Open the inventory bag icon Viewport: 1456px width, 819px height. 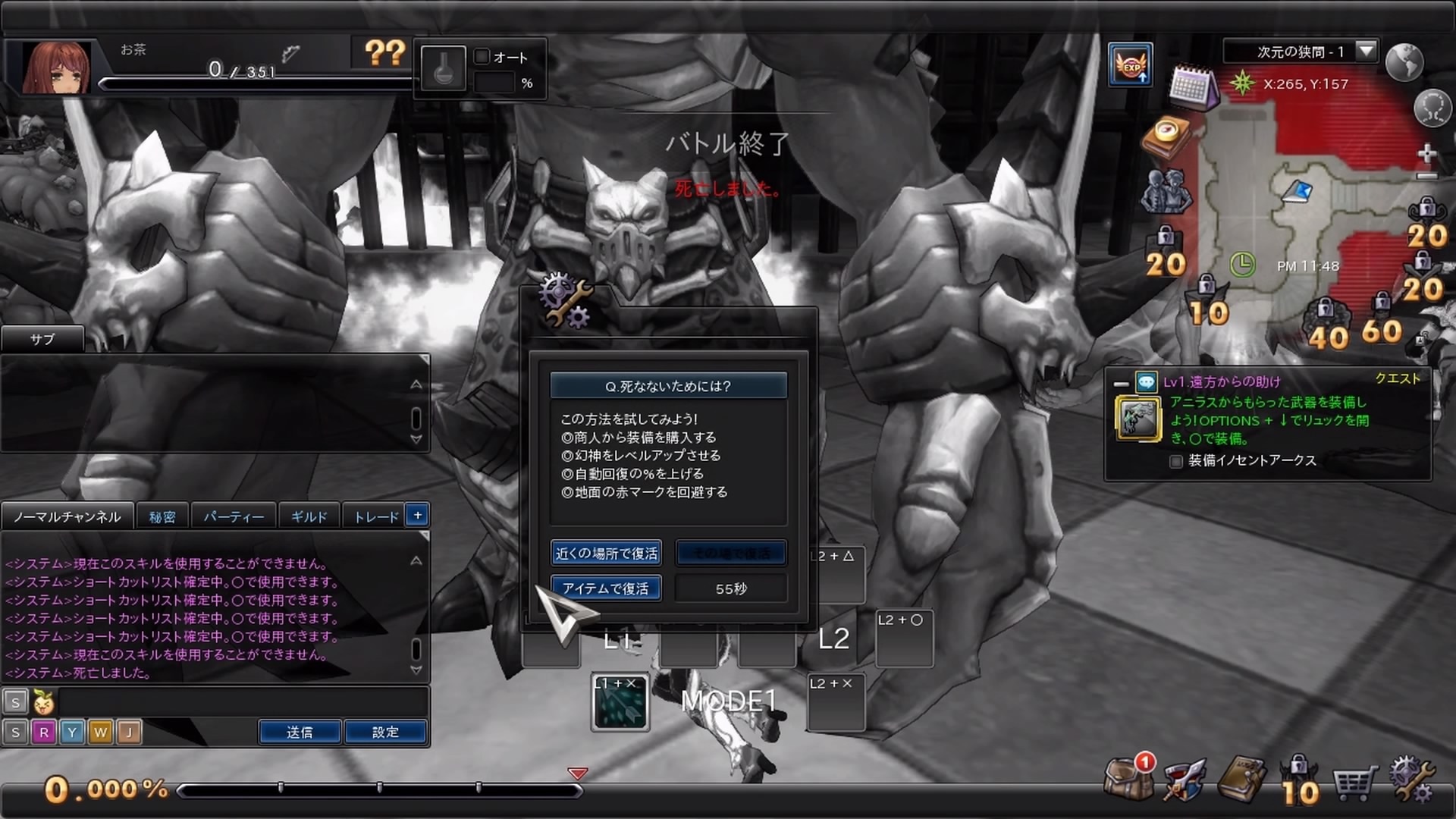point(1128,780)
